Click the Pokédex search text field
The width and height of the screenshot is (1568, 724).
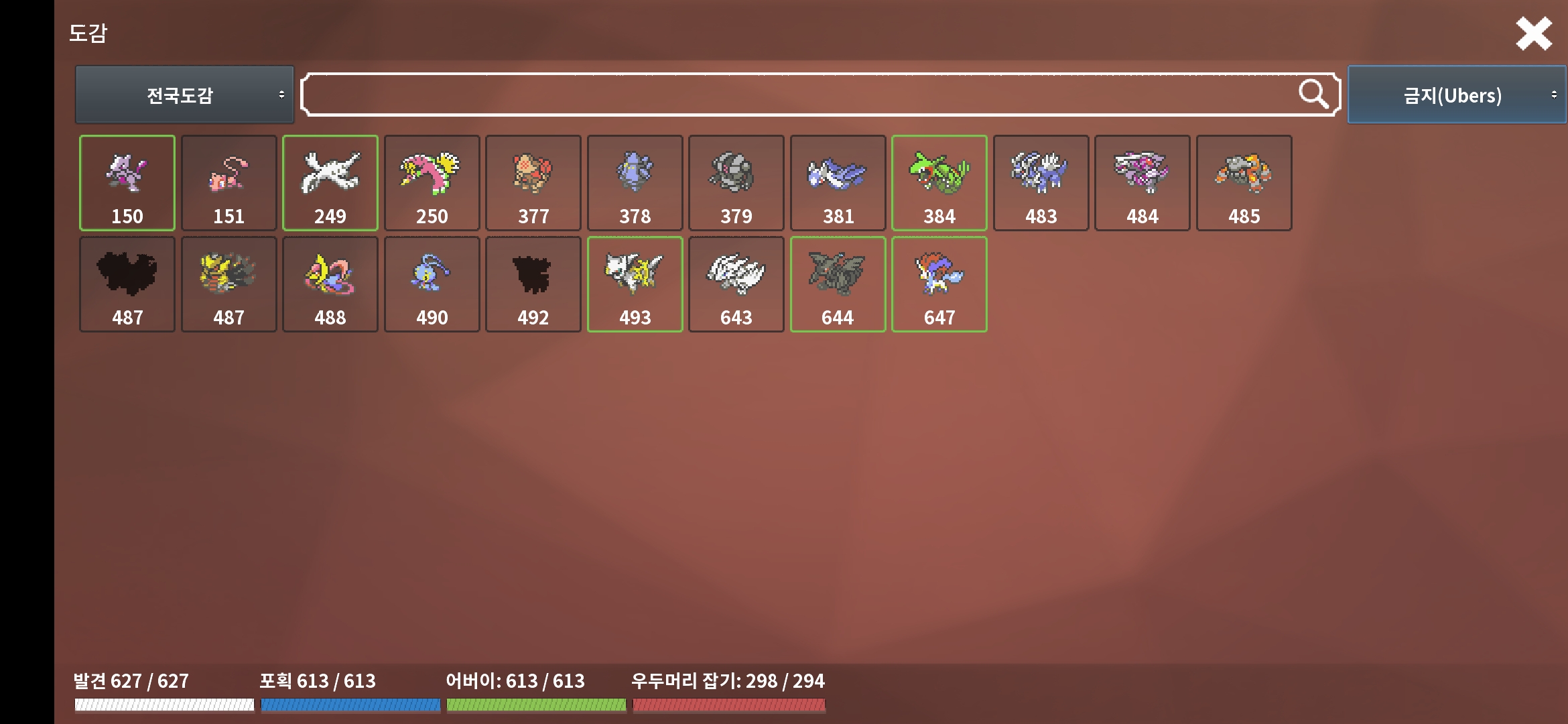pyautogui.click(x=797, y=95)
